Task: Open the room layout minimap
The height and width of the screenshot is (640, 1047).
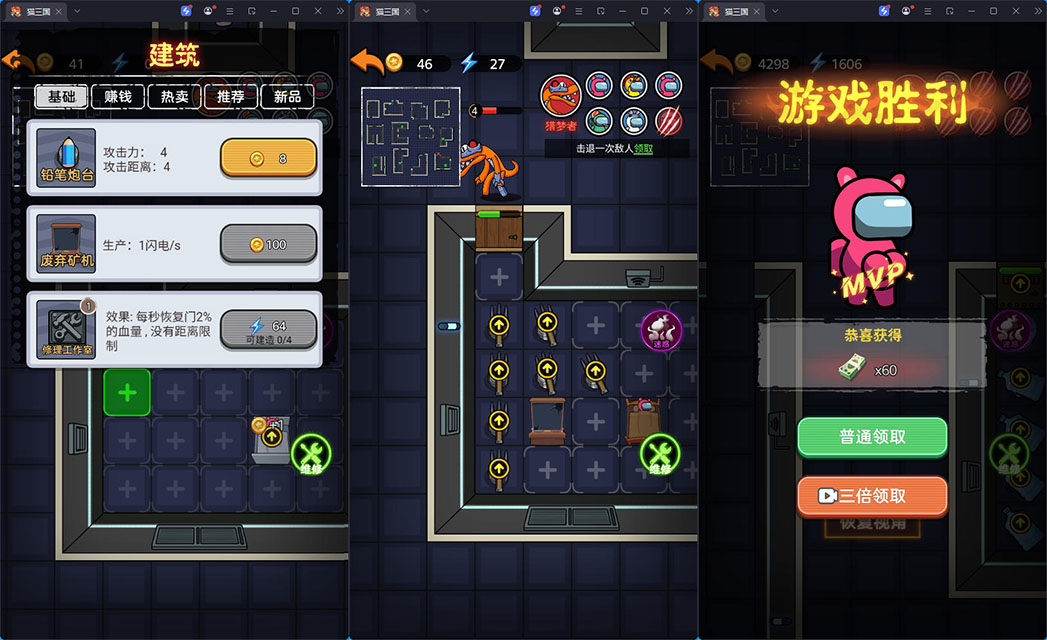Action: click(410, 136)
